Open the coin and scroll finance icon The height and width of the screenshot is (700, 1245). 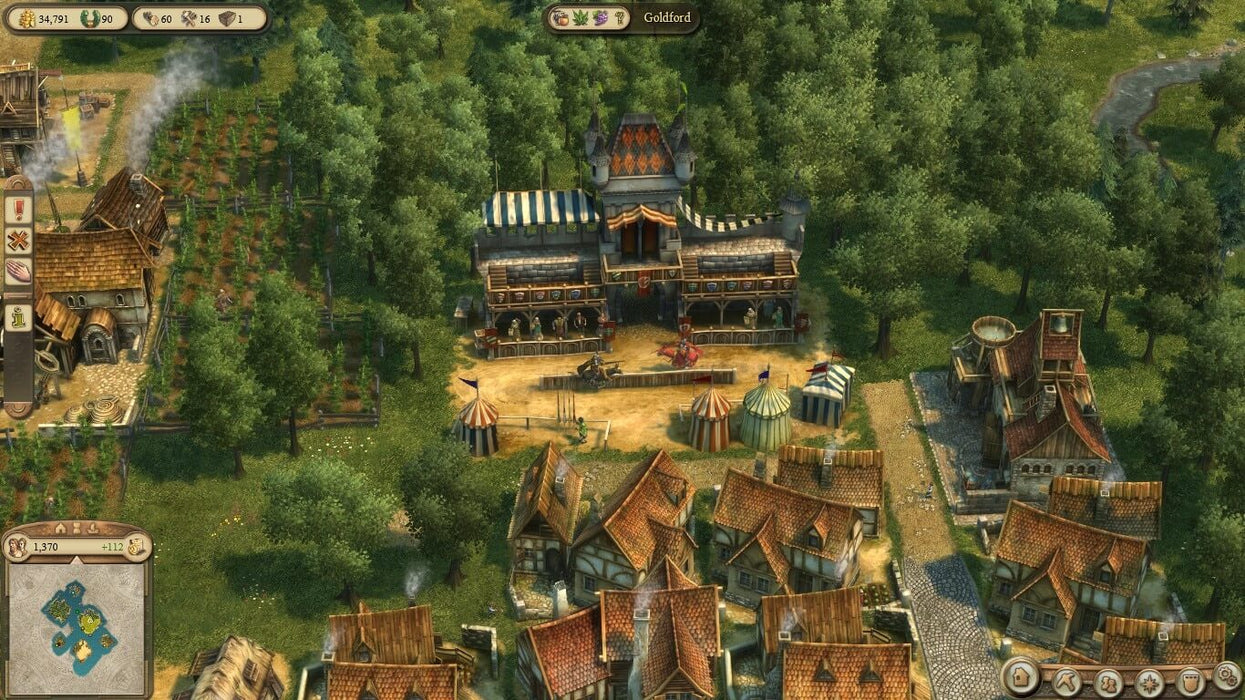pos(137,547)
